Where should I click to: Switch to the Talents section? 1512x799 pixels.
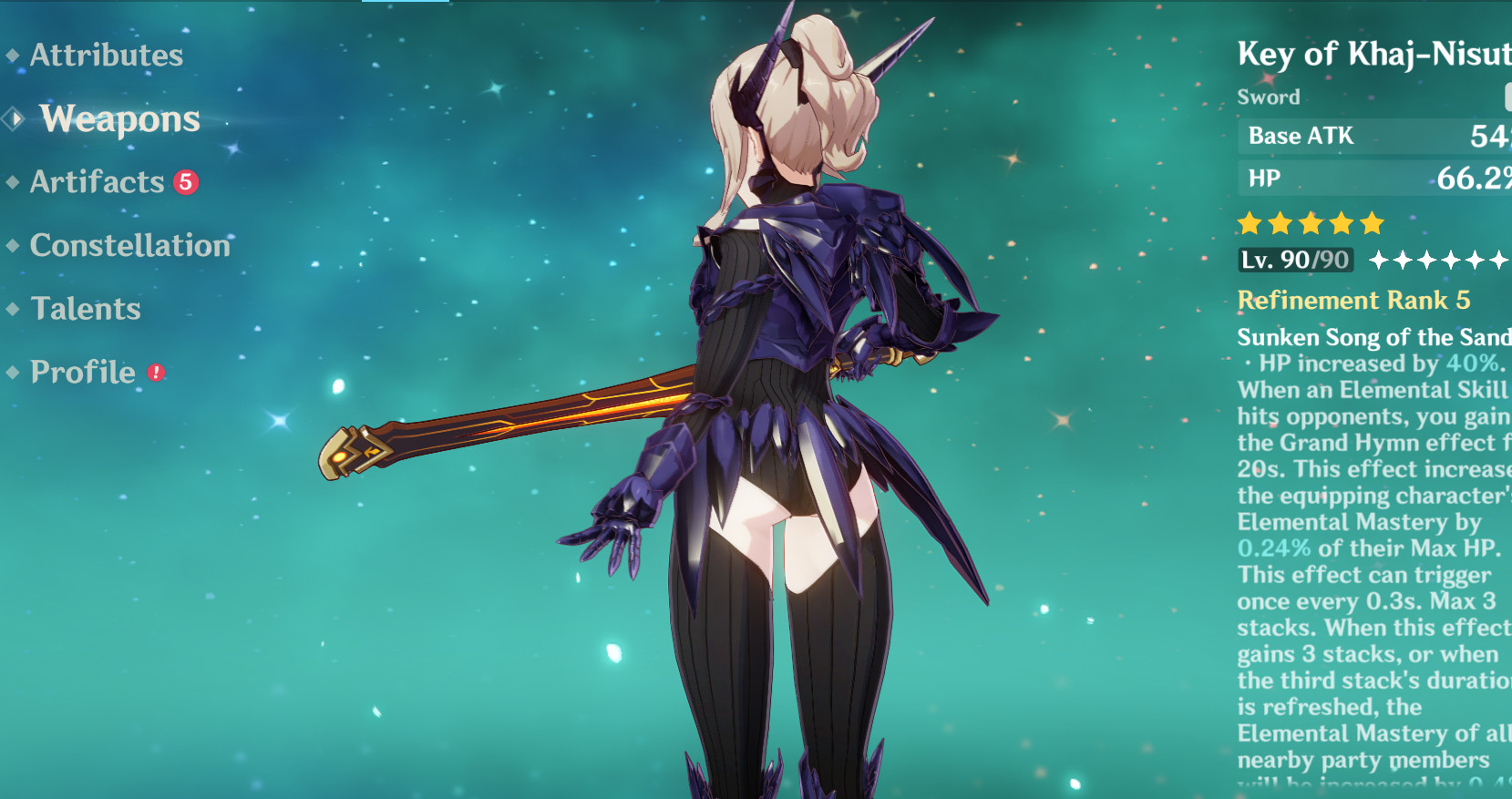tap(84, 310)
